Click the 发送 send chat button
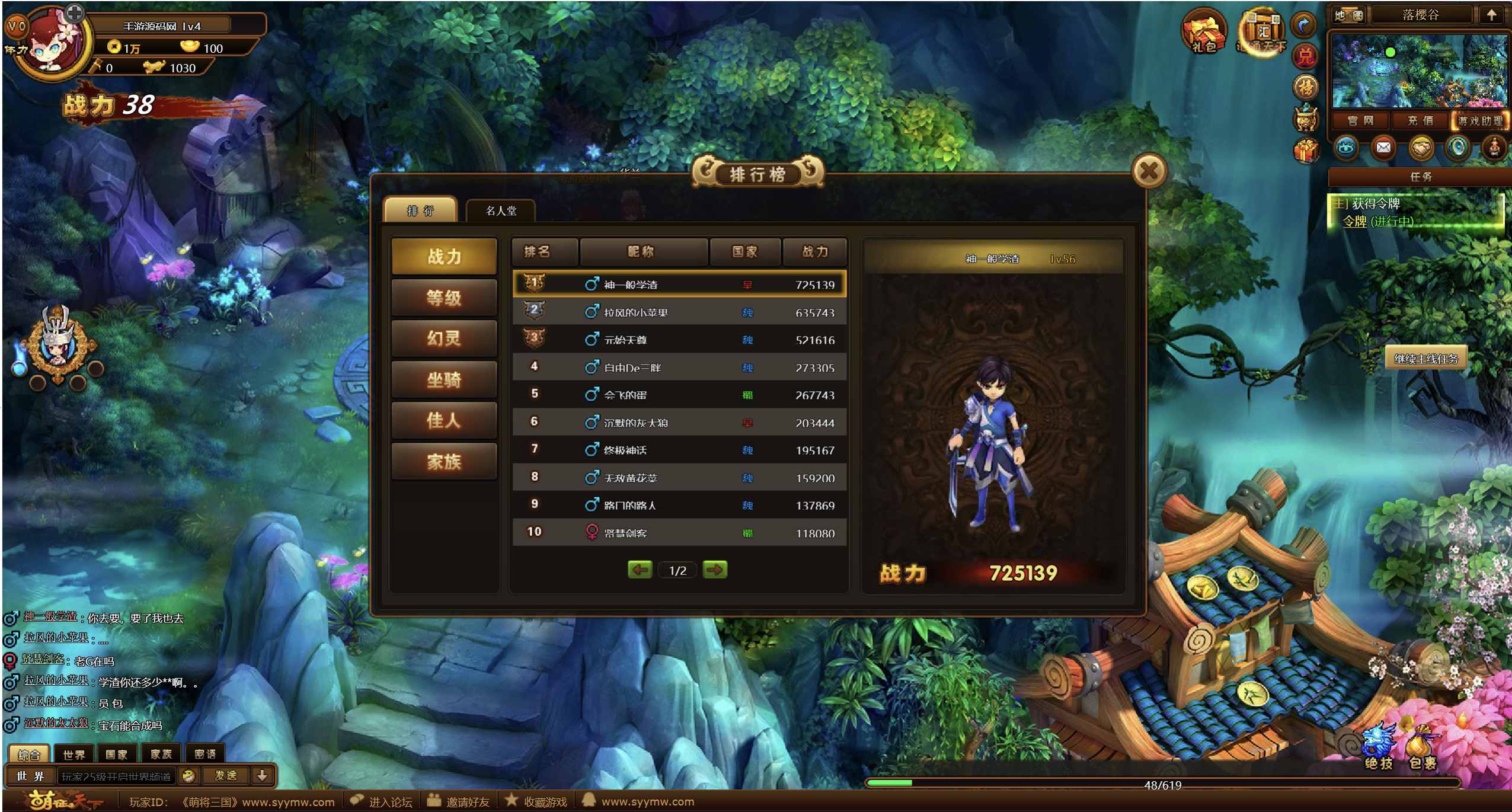The width and height of the screenshot is (1512, 812). (225, 775)
